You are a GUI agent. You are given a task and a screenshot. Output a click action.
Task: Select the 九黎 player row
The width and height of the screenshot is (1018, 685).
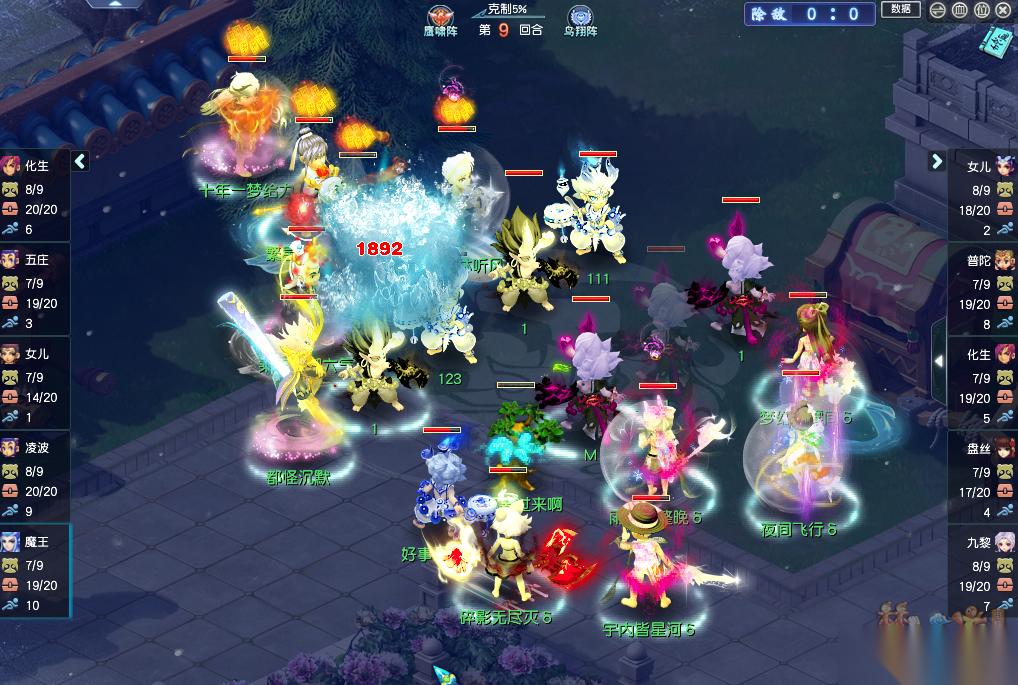tap(982, 569)
